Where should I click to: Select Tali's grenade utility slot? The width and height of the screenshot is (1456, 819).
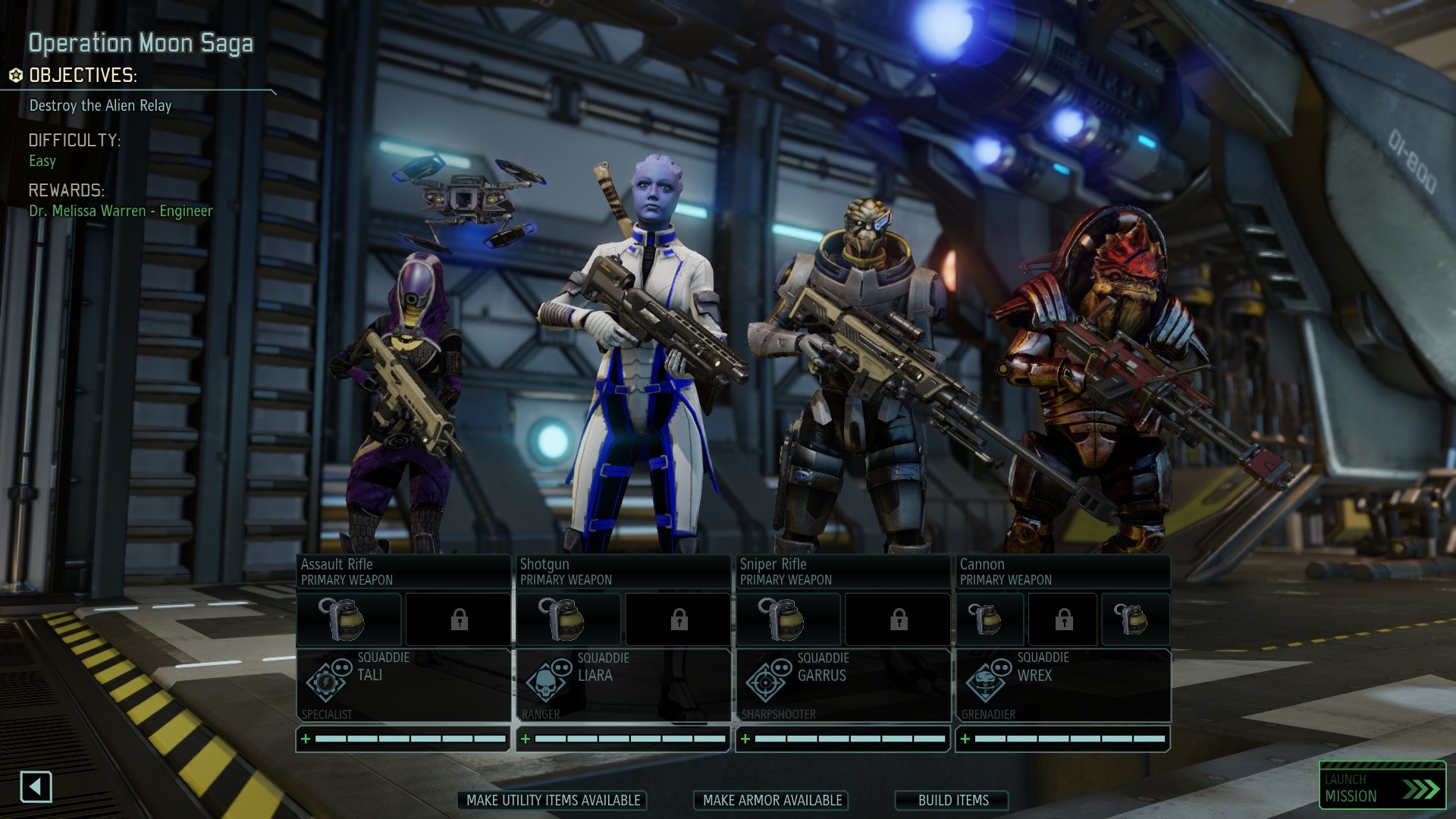click(x=349, y=620)
